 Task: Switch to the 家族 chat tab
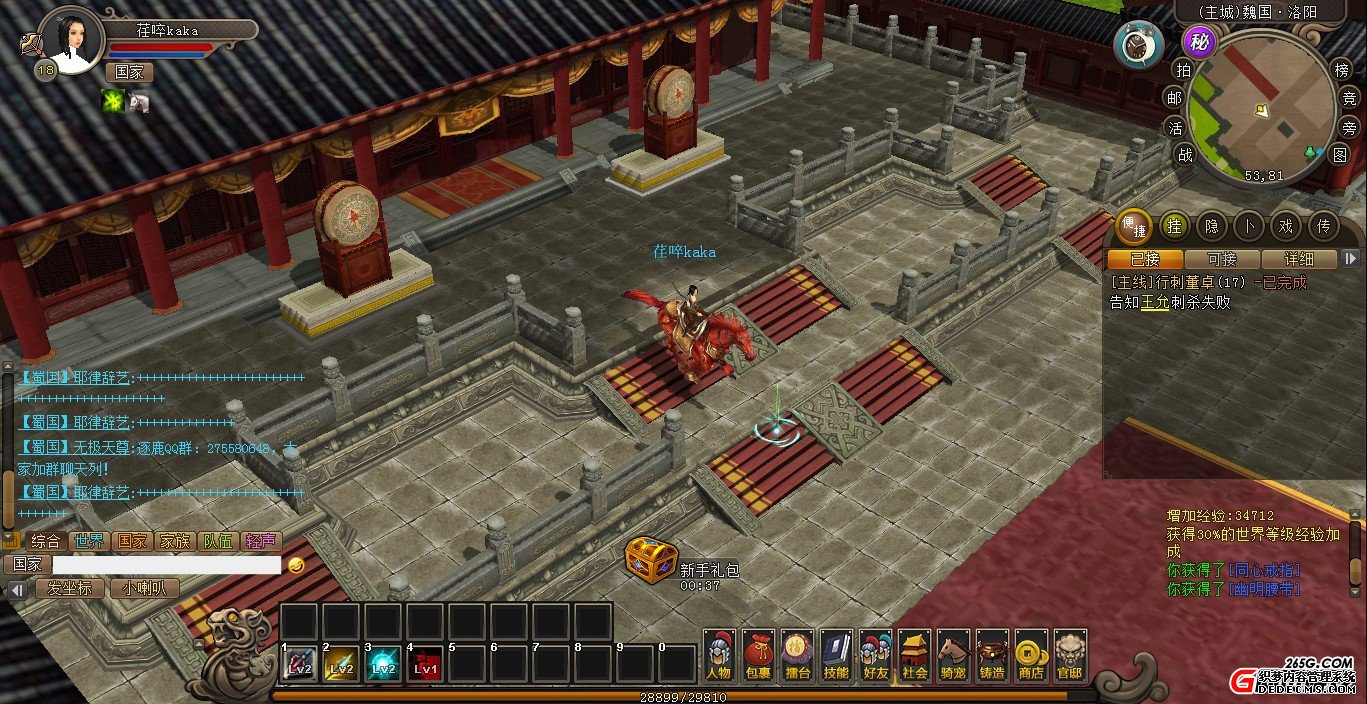(175, 541)
